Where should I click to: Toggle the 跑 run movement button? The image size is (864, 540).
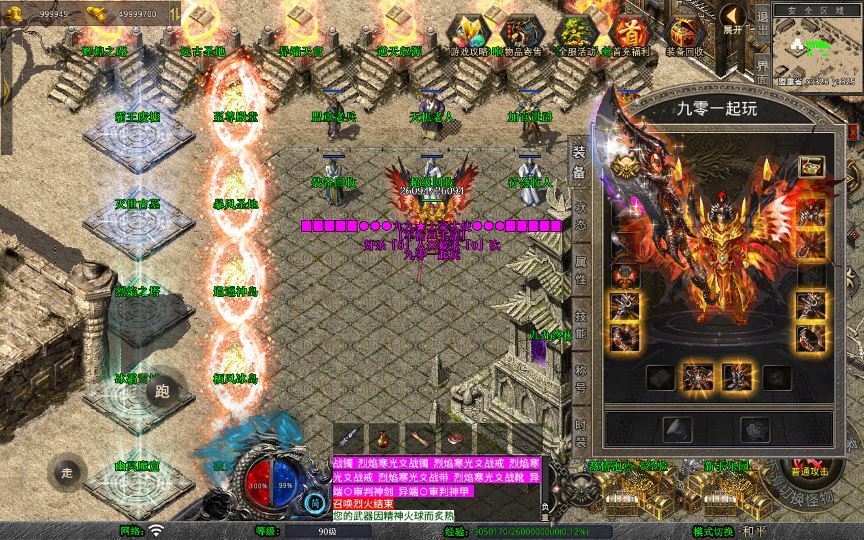tap(162, 391)
